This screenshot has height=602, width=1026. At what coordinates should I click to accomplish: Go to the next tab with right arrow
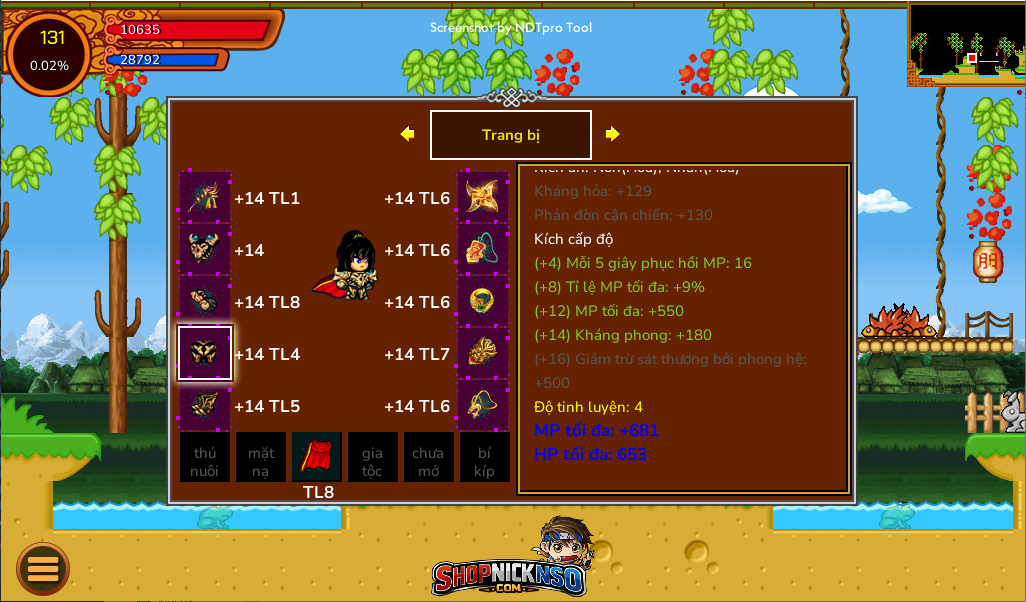click(612, 134)
